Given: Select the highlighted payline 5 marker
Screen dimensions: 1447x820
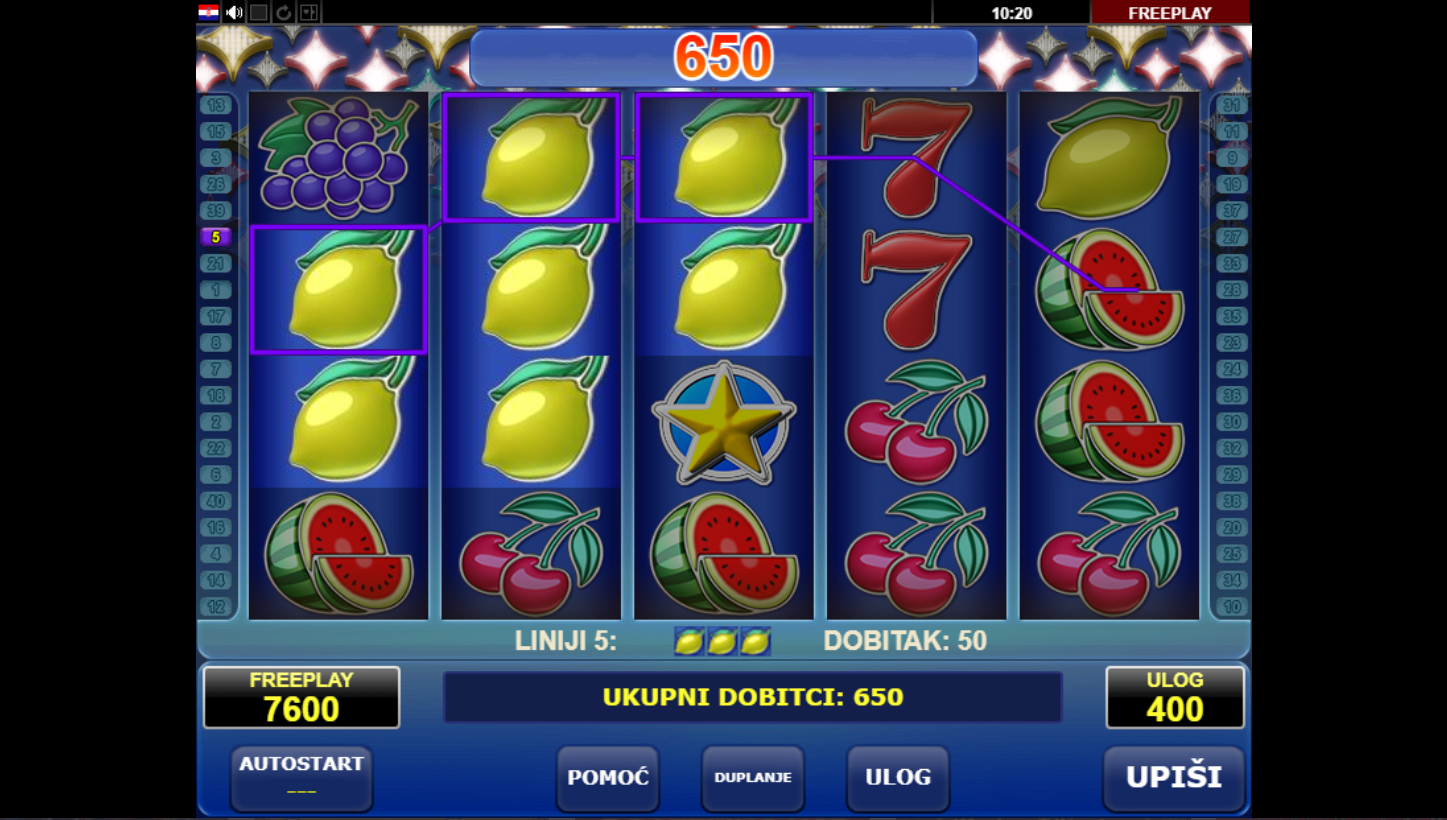Looking at the screenshot, I should point(216,237).
